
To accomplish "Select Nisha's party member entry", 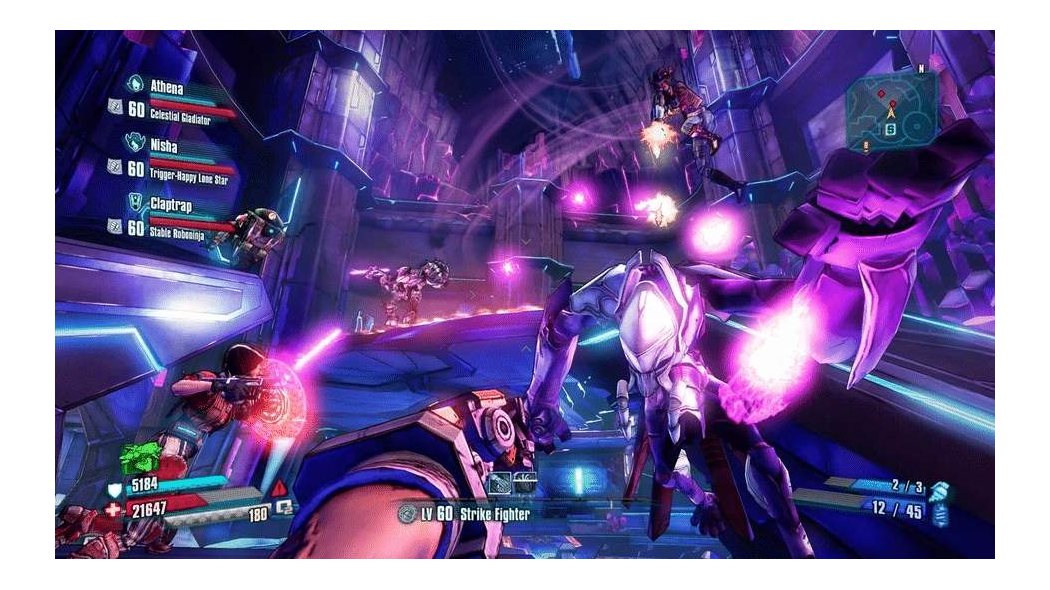I will 164,145.
